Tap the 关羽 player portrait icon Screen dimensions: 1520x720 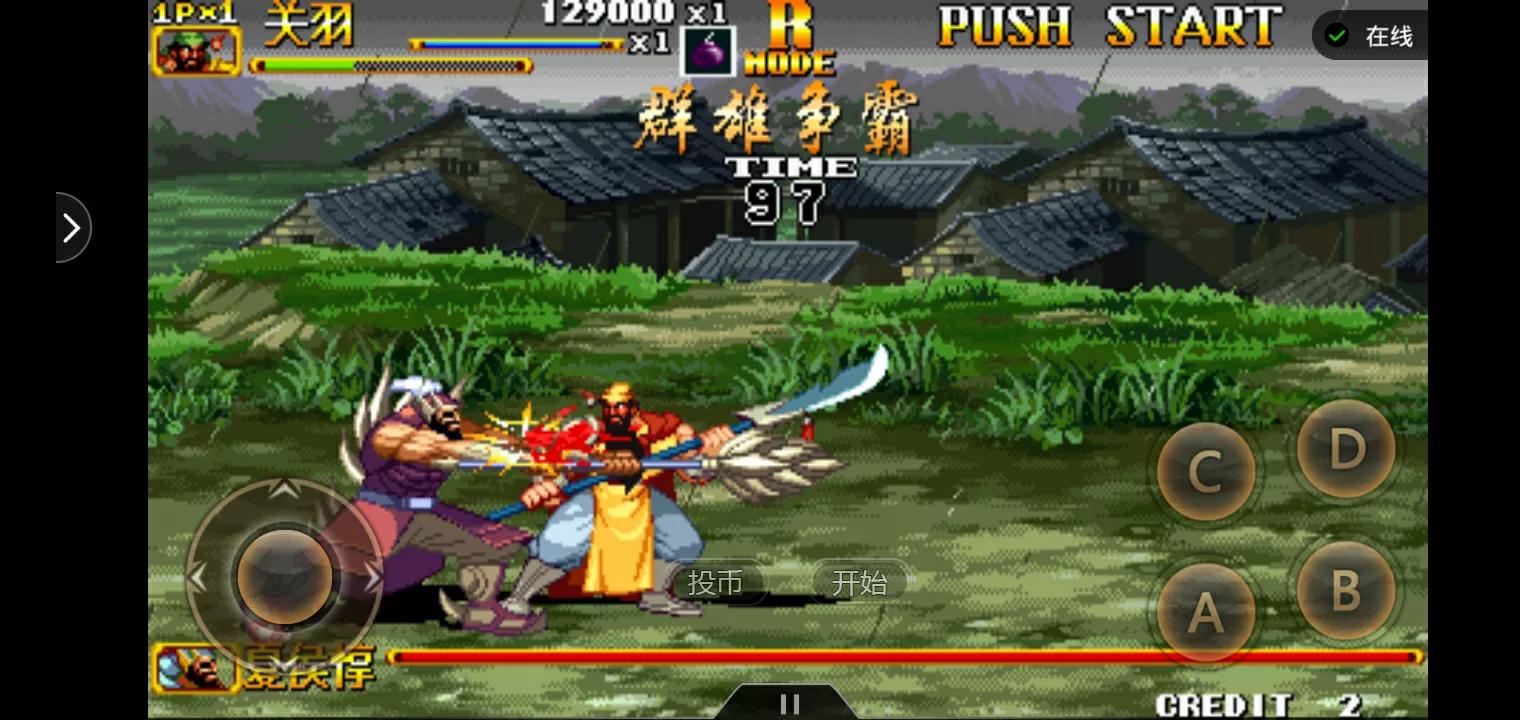(x=196, y=48)
